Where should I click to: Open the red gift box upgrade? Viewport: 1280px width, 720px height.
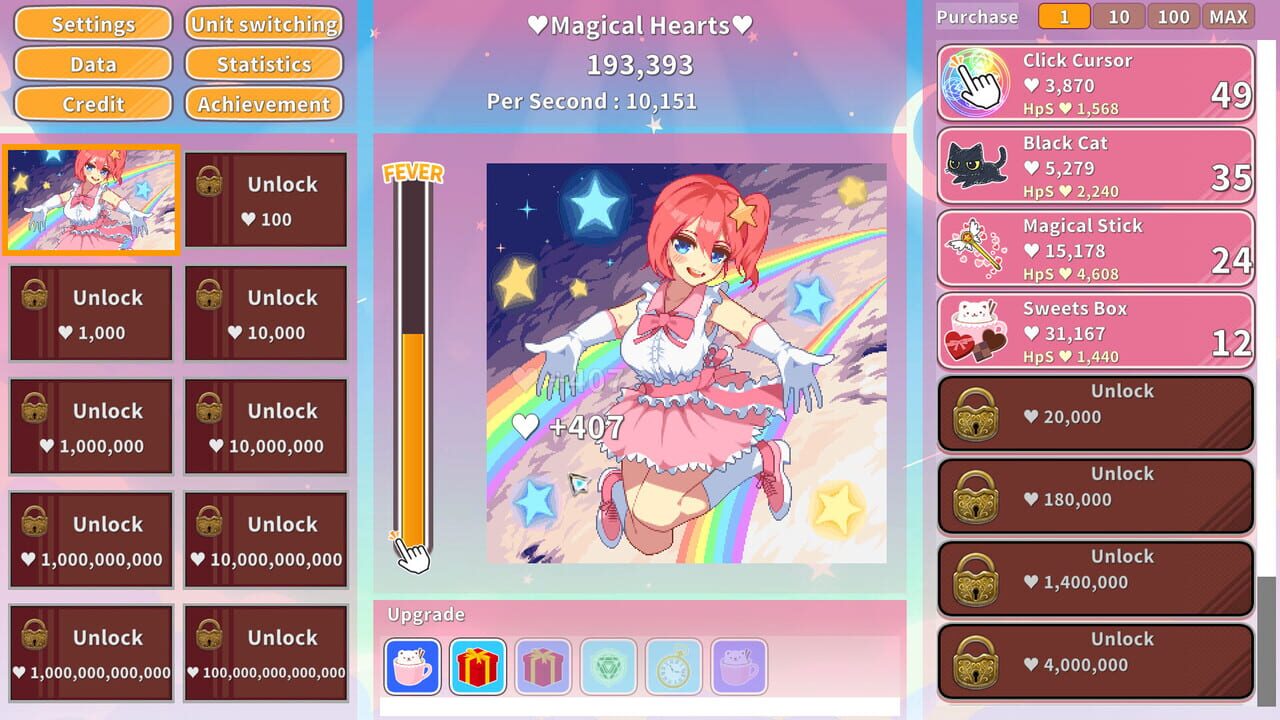click(477, 666)
